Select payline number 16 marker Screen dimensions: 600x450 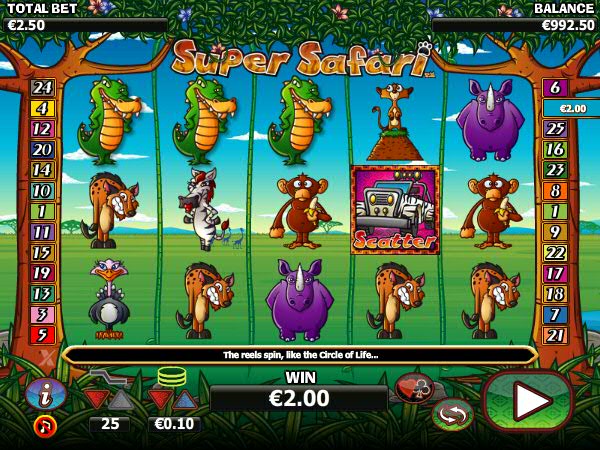555,149
